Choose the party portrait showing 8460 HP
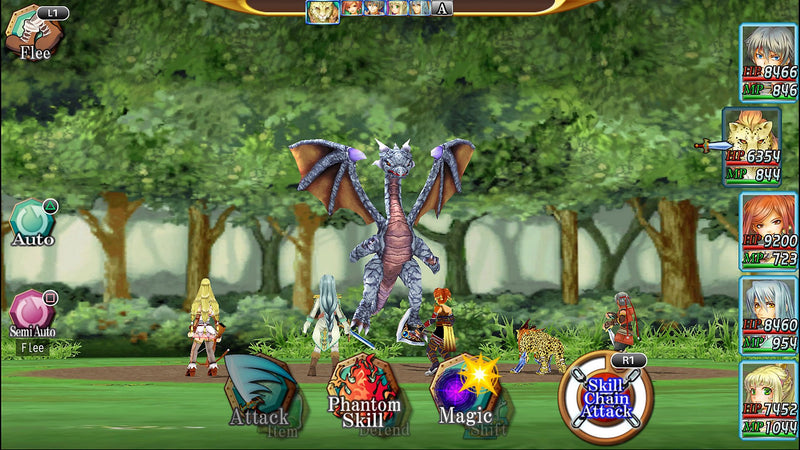The image size is (800, 450). [x=768, y=315]
